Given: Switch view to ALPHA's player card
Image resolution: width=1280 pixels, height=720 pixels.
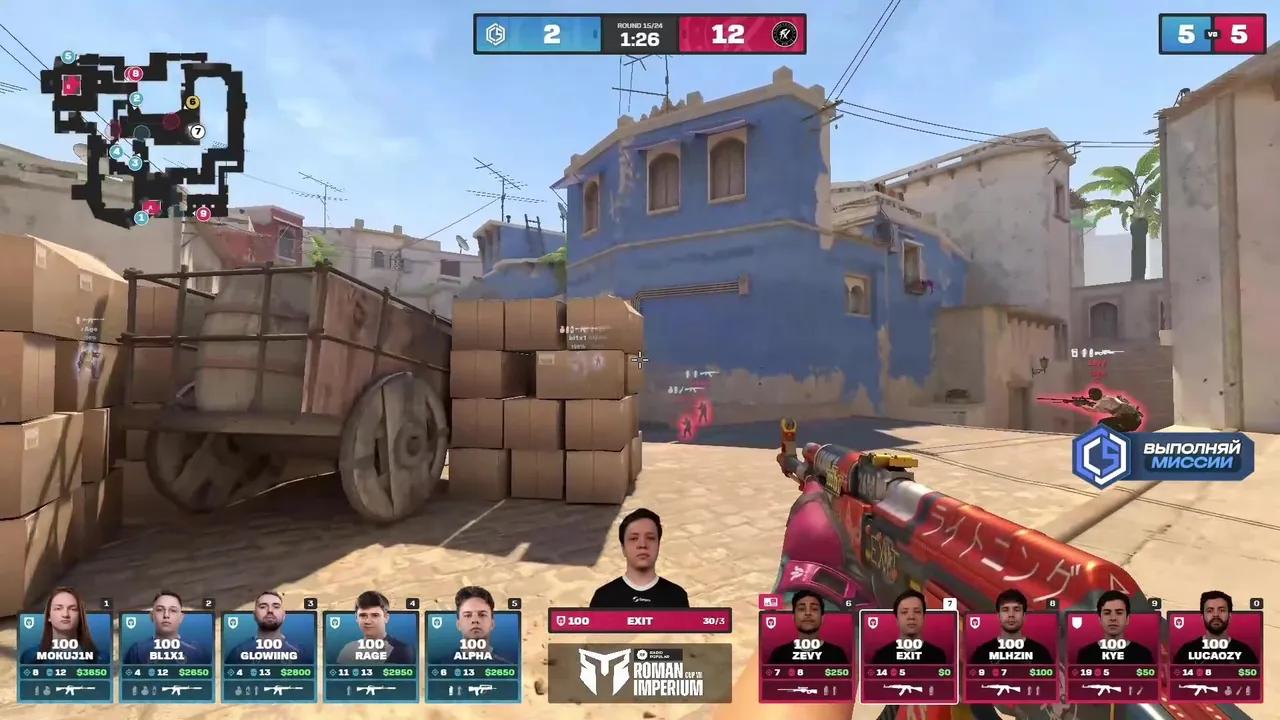Looking at the screenshot, I should coord(473,650).
